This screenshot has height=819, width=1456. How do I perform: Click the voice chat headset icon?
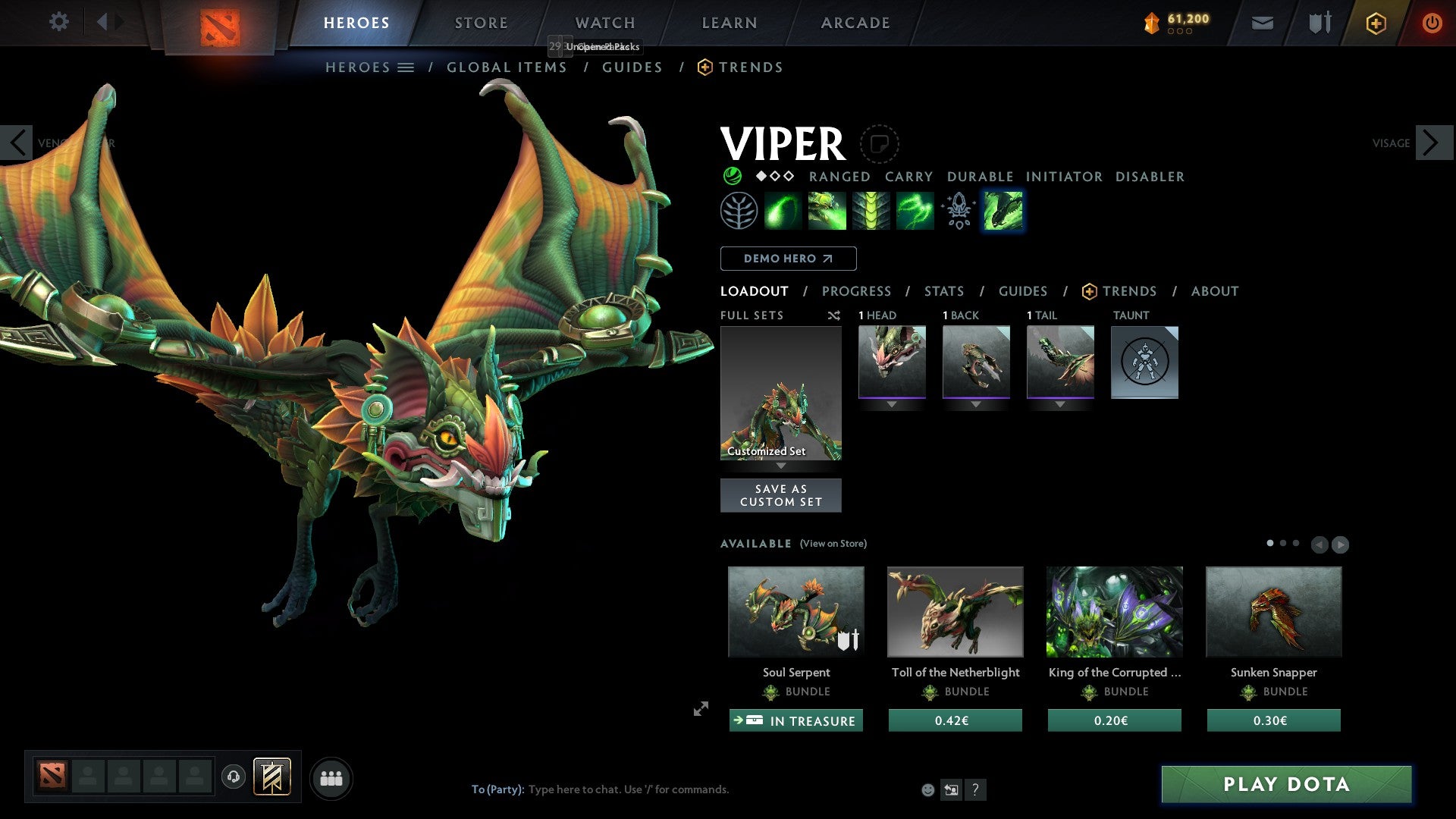pos(233,778)
